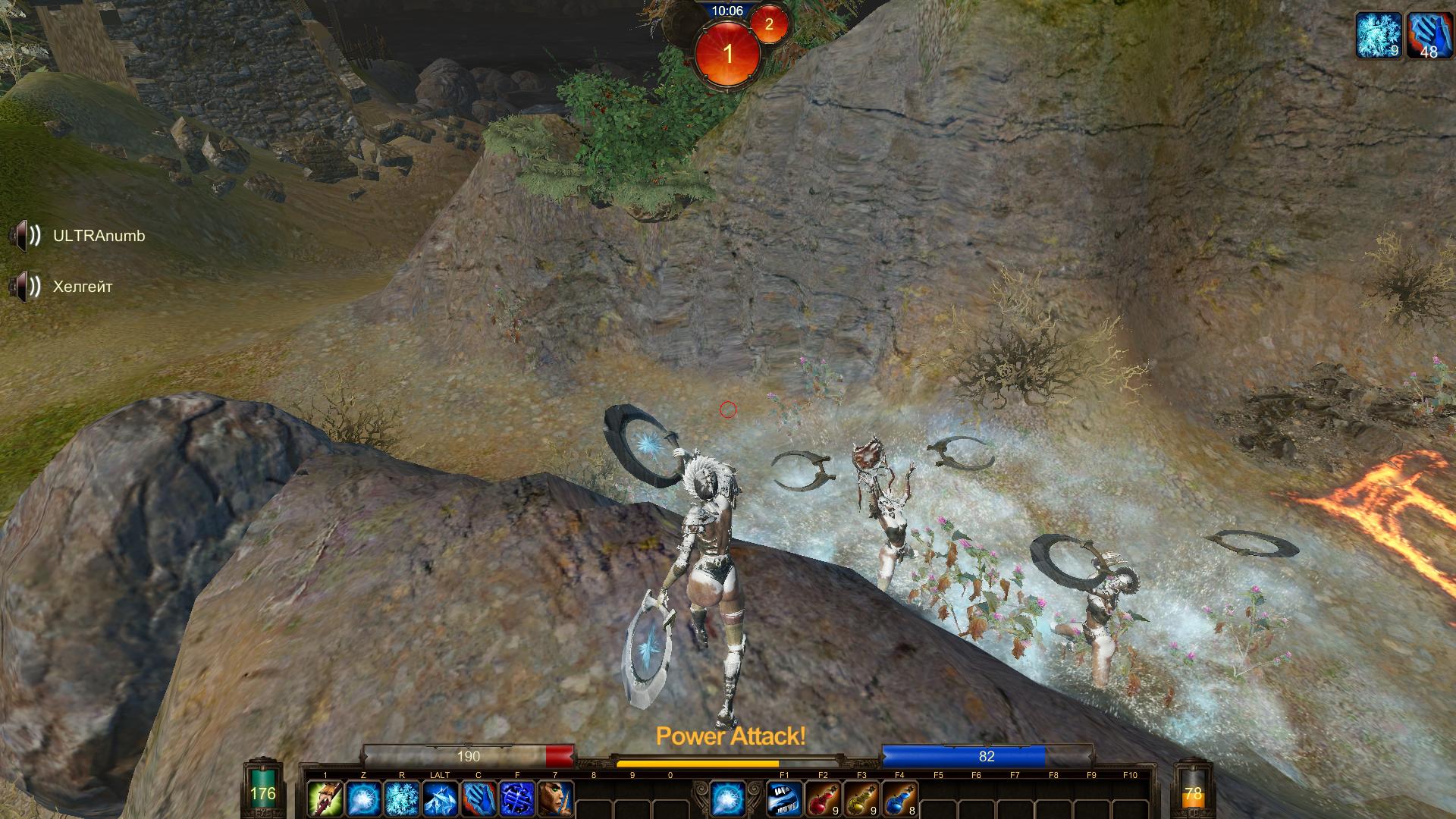The image size is (1456, 819).
Task: Click ULTRAnumb's voice chat speaker icon
Action: (x=25, y=236)
